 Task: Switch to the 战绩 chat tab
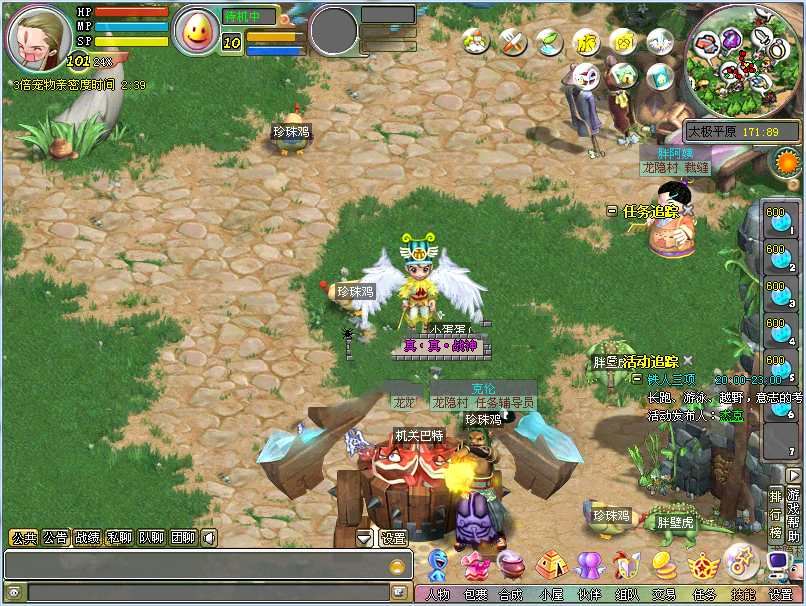[88, 538]
